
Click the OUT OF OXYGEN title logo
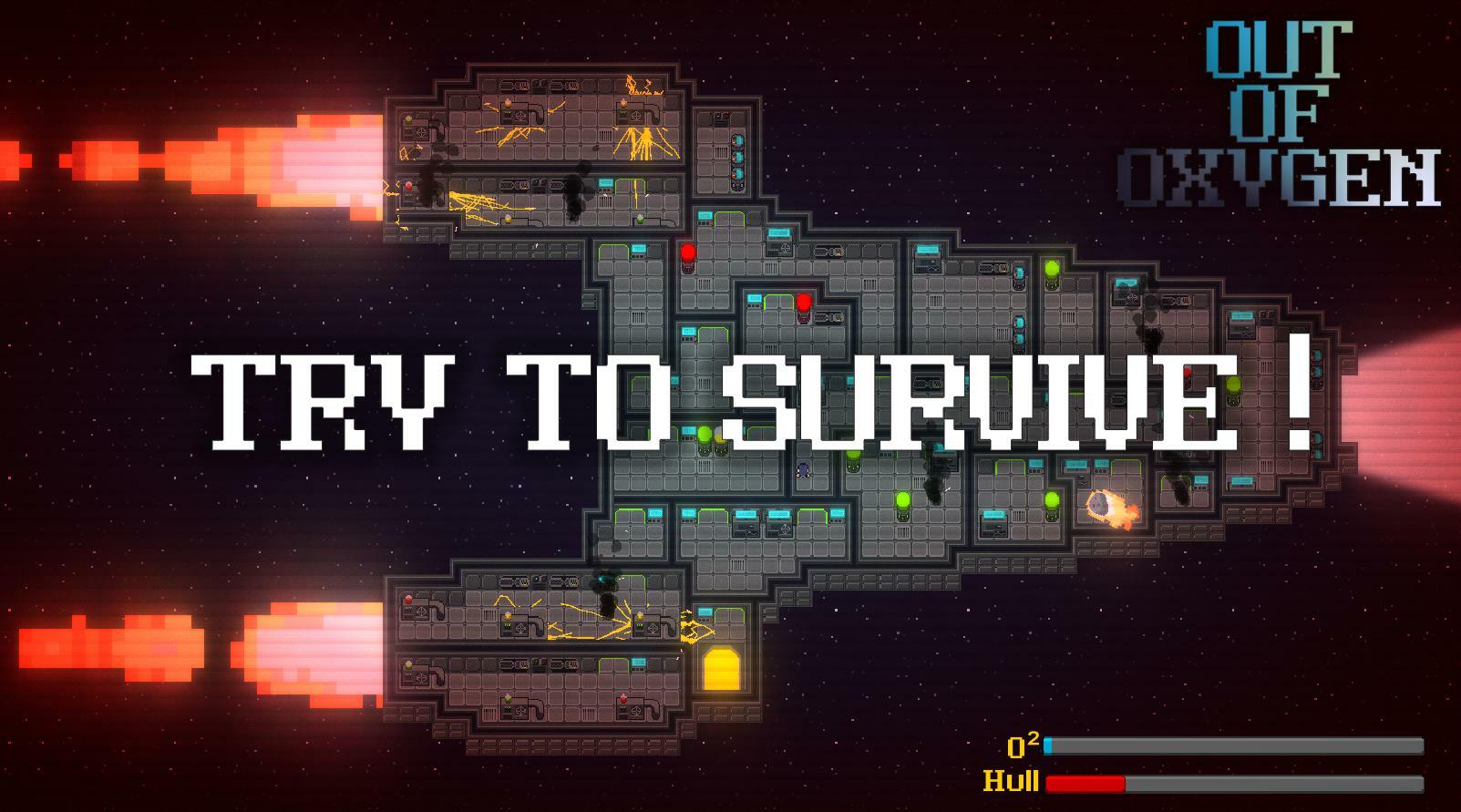(1320, 100)
